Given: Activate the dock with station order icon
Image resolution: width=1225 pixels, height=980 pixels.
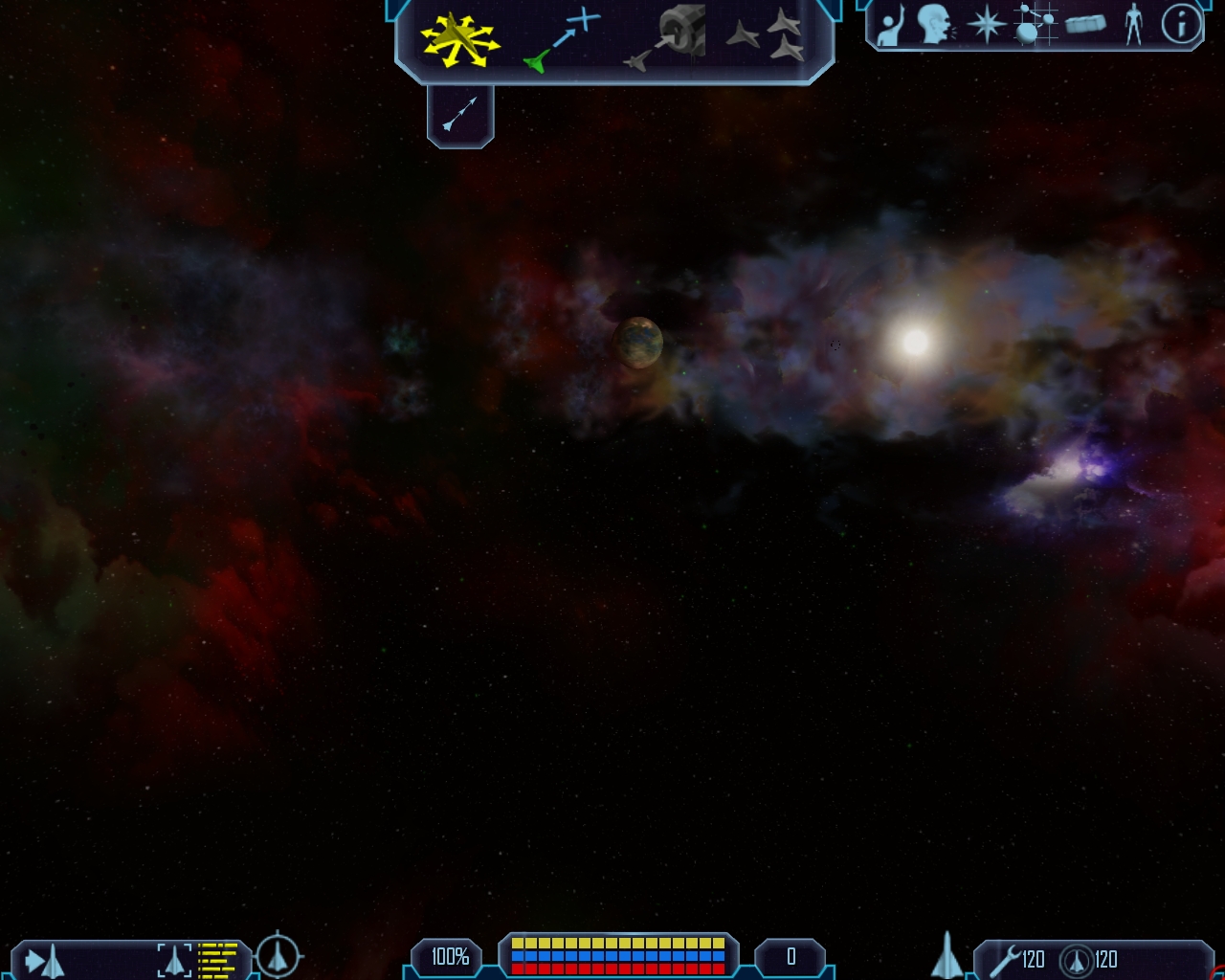Looking at the screenshot, I should (668, 38).
